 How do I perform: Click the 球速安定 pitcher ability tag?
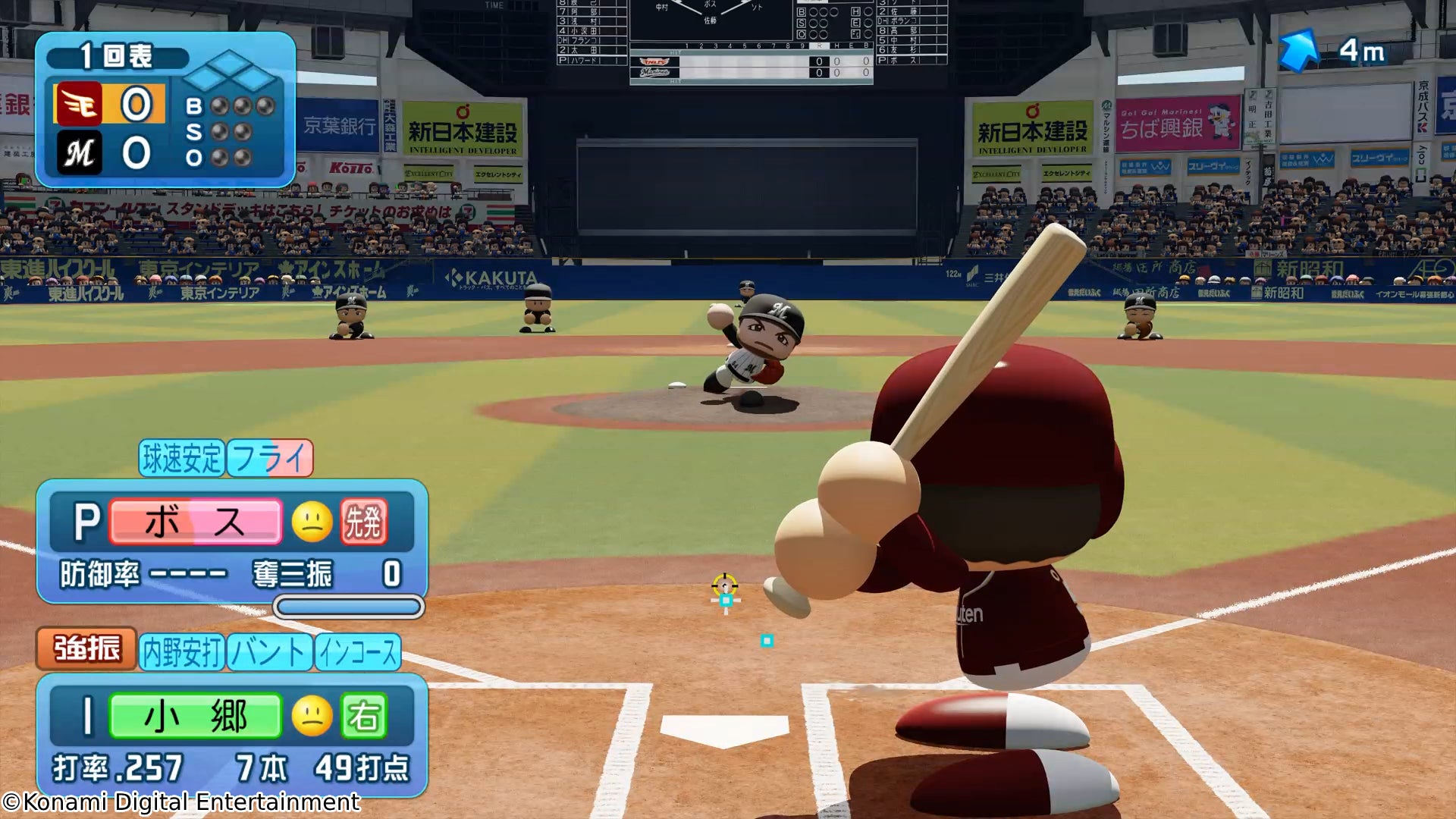coord(182,458)
